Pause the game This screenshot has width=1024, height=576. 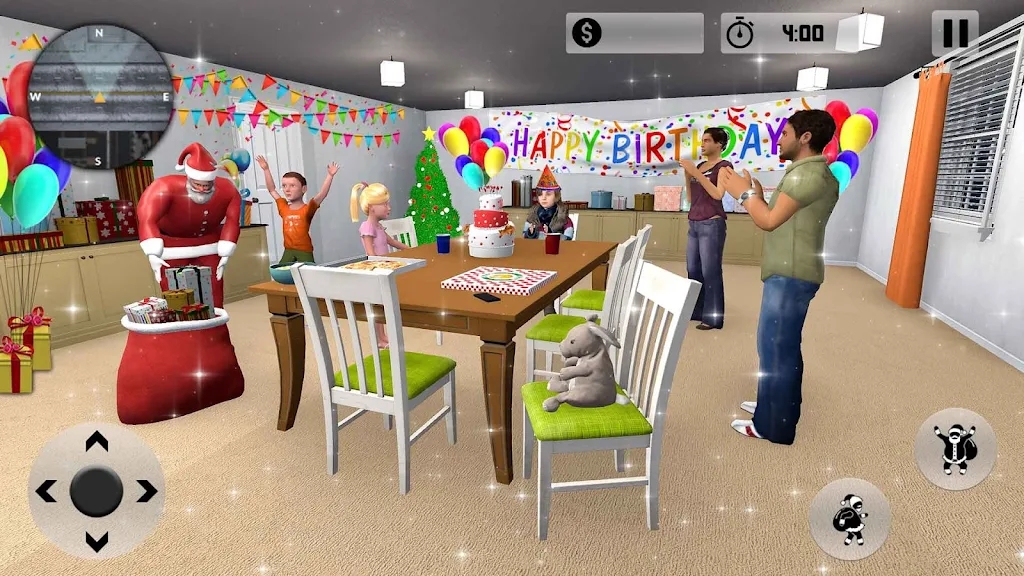955,33
